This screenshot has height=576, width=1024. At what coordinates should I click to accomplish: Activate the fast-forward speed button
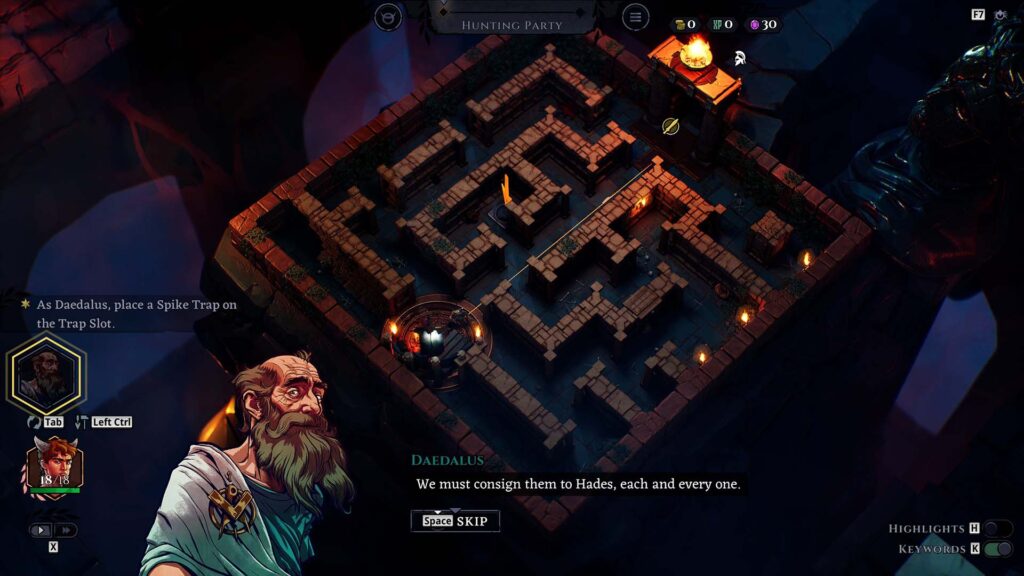[65, 530]
